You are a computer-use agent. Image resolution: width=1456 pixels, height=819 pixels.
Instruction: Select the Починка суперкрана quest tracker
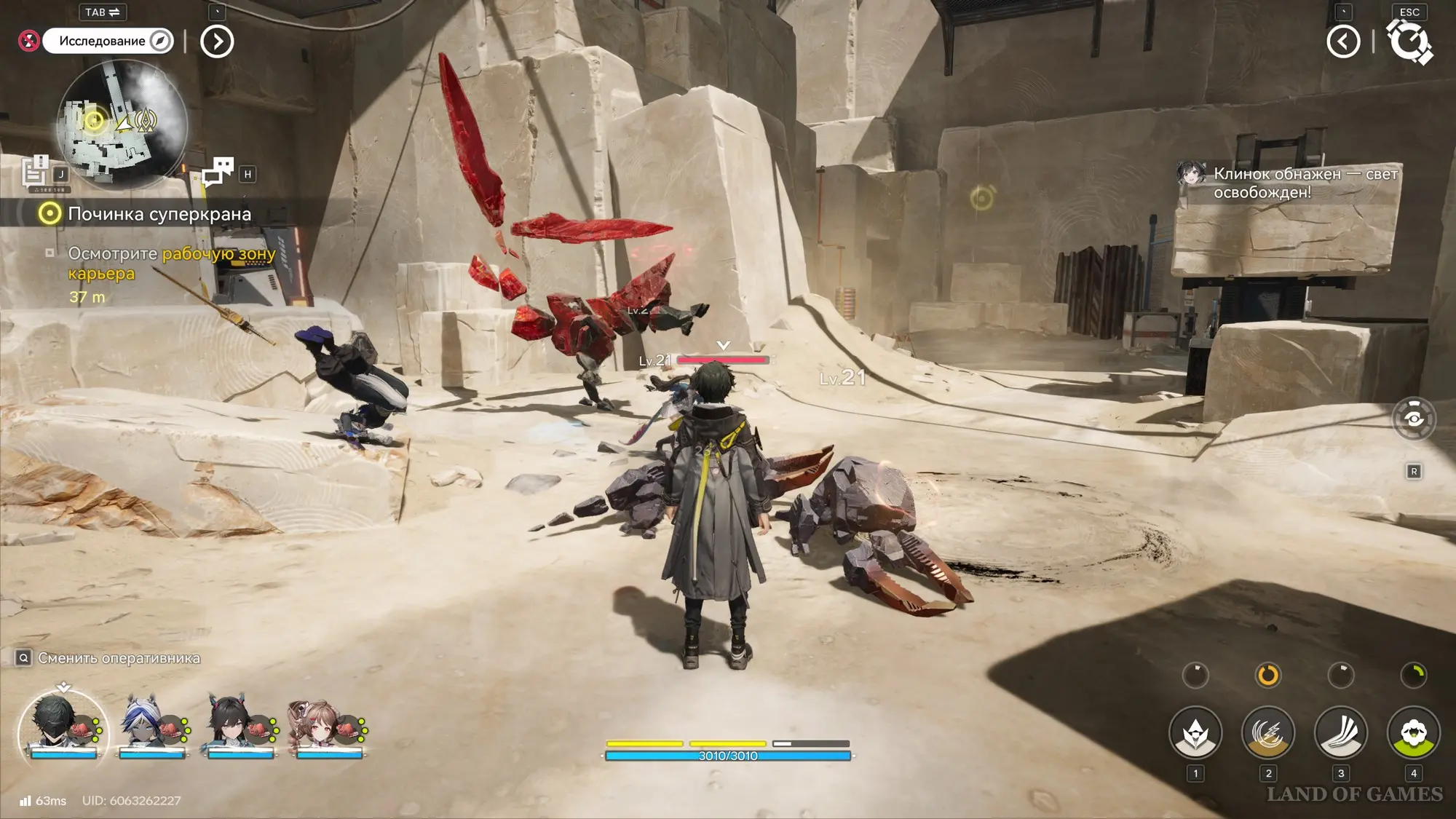[x=159, y=214]
